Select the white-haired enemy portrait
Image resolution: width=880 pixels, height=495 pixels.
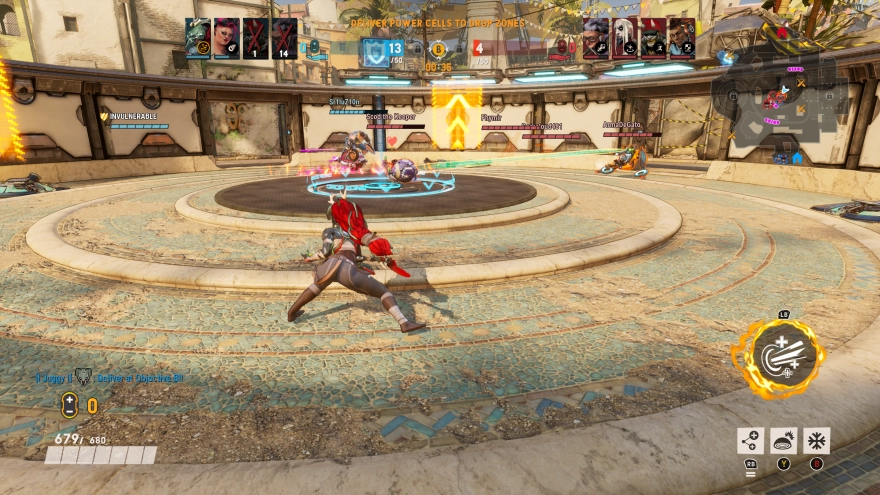(x=624, y=38)
